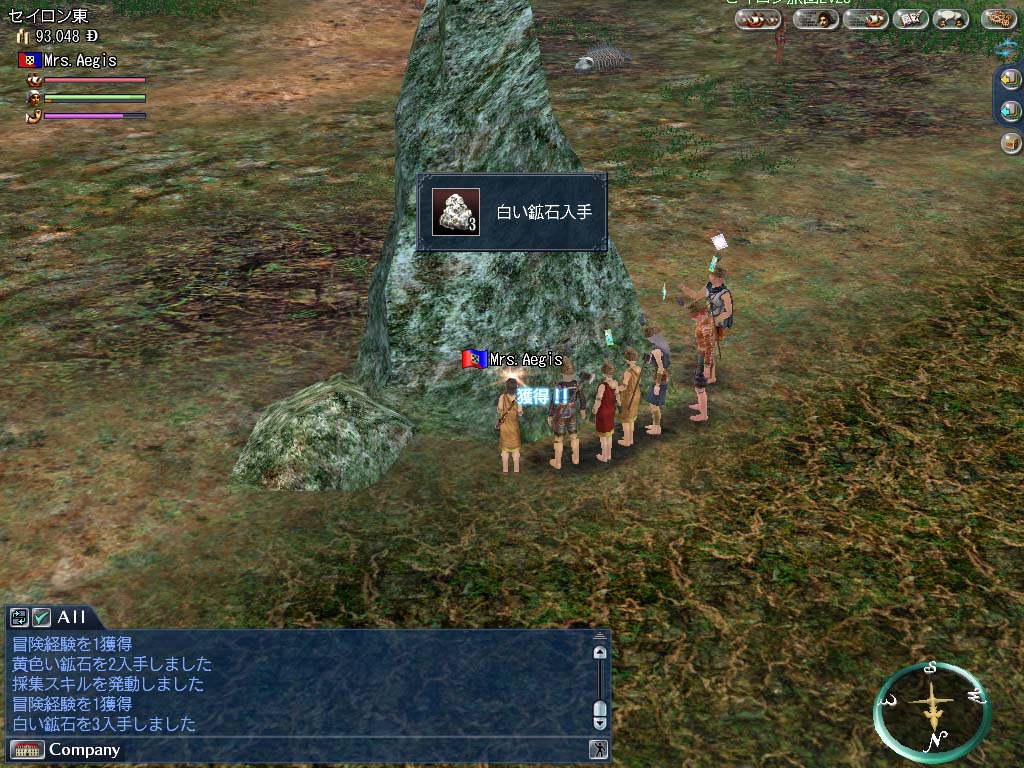Toggle the green checkmark chat filter
Viewport: 1024px width, 768px height.
pyautogui.click(x=41, y=617)
